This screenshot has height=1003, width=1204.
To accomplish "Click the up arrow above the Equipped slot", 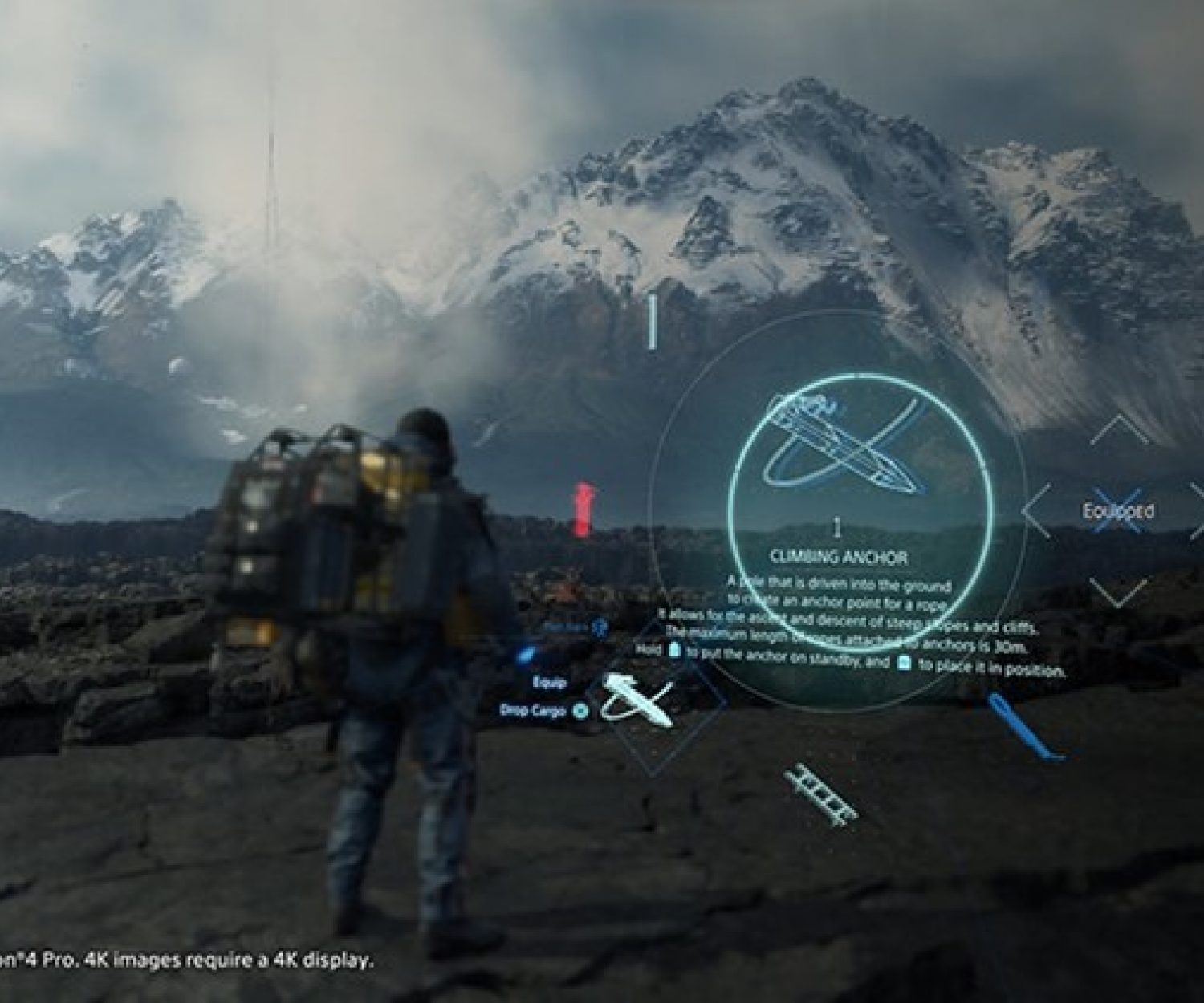I will [x=1119, y=431].
